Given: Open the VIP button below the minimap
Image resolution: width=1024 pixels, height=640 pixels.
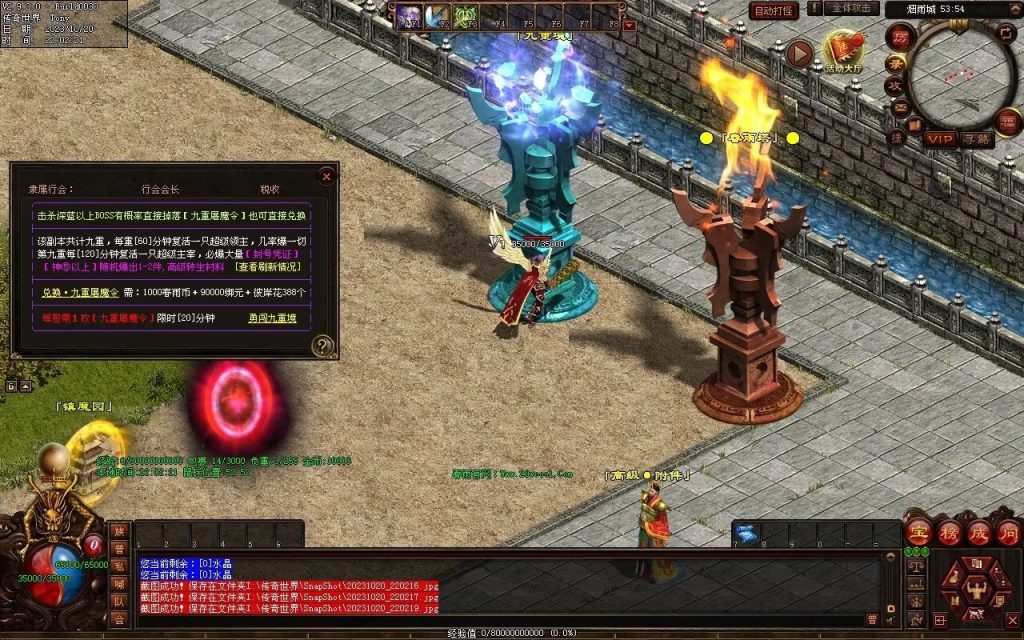Looking at the screenshot, I should (x=939, y=139).
